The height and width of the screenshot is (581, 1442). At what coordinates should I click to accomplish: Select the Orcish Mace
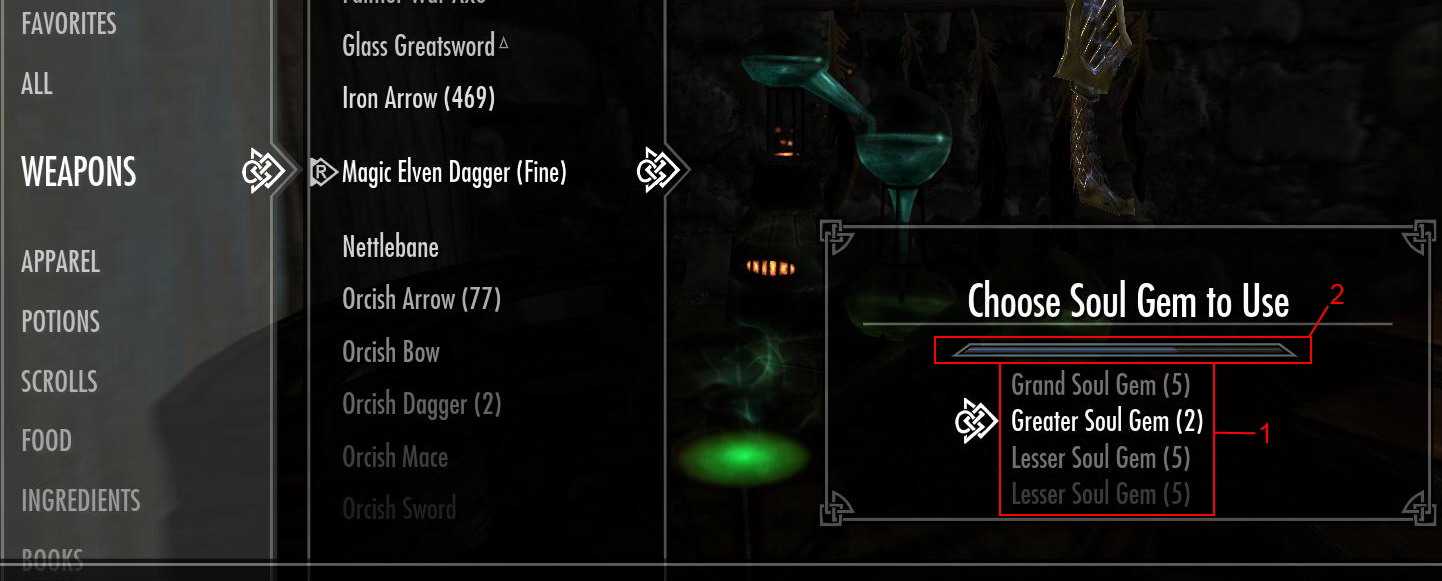click(395, 457)
